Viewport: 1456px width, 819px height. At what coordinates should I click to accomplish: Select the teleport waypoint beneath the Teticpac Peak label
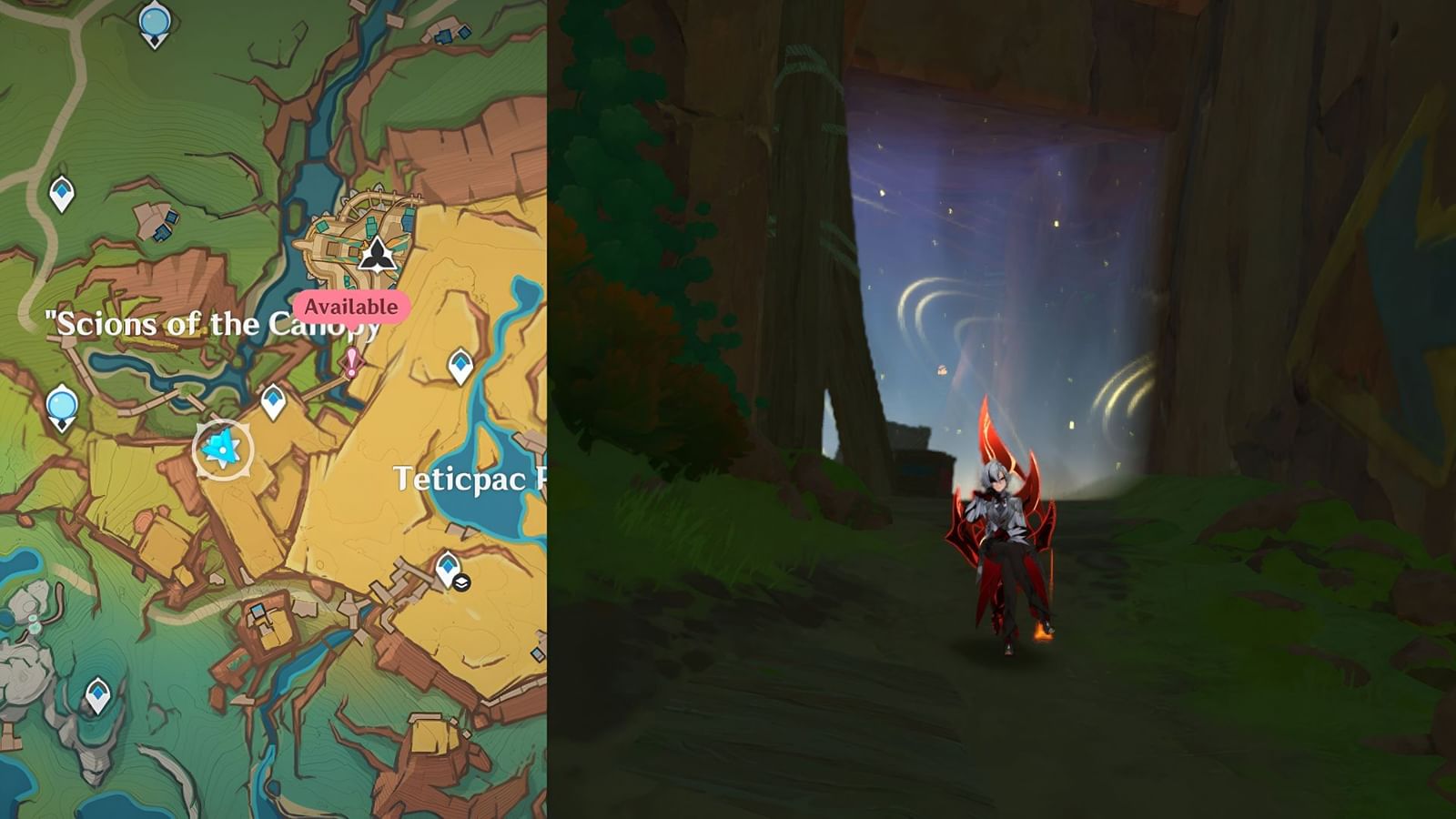coord(447,565)
